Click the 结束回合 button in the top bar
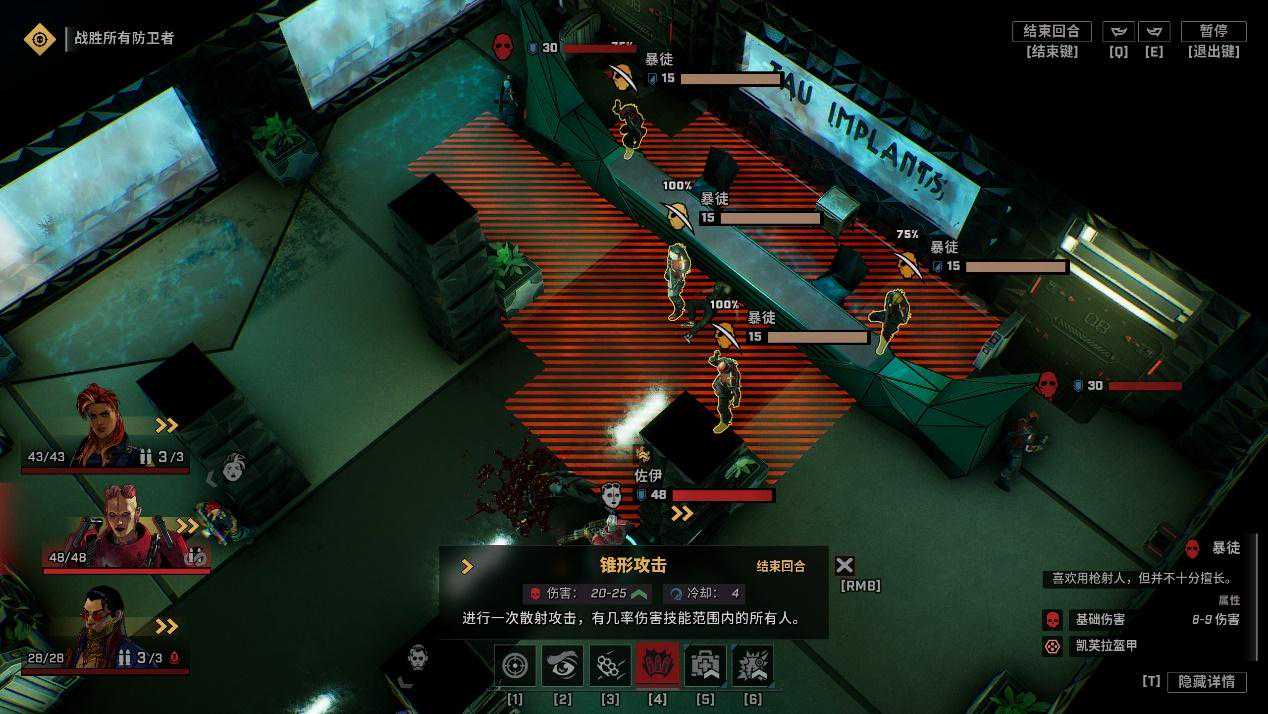 pyautogui.click(x=1051, y=31)
